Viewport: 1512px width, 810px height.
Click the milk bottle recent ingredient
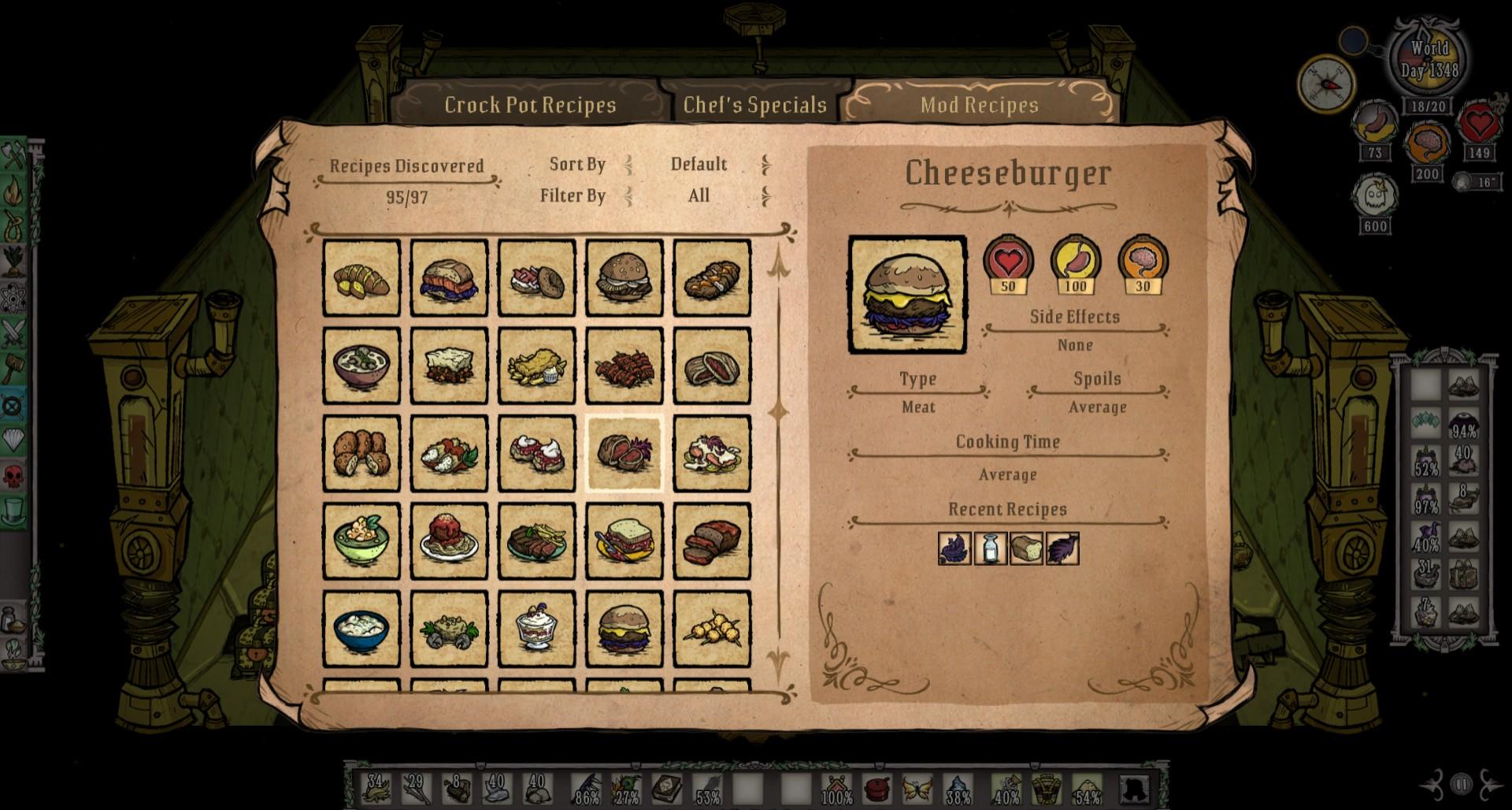990,548
